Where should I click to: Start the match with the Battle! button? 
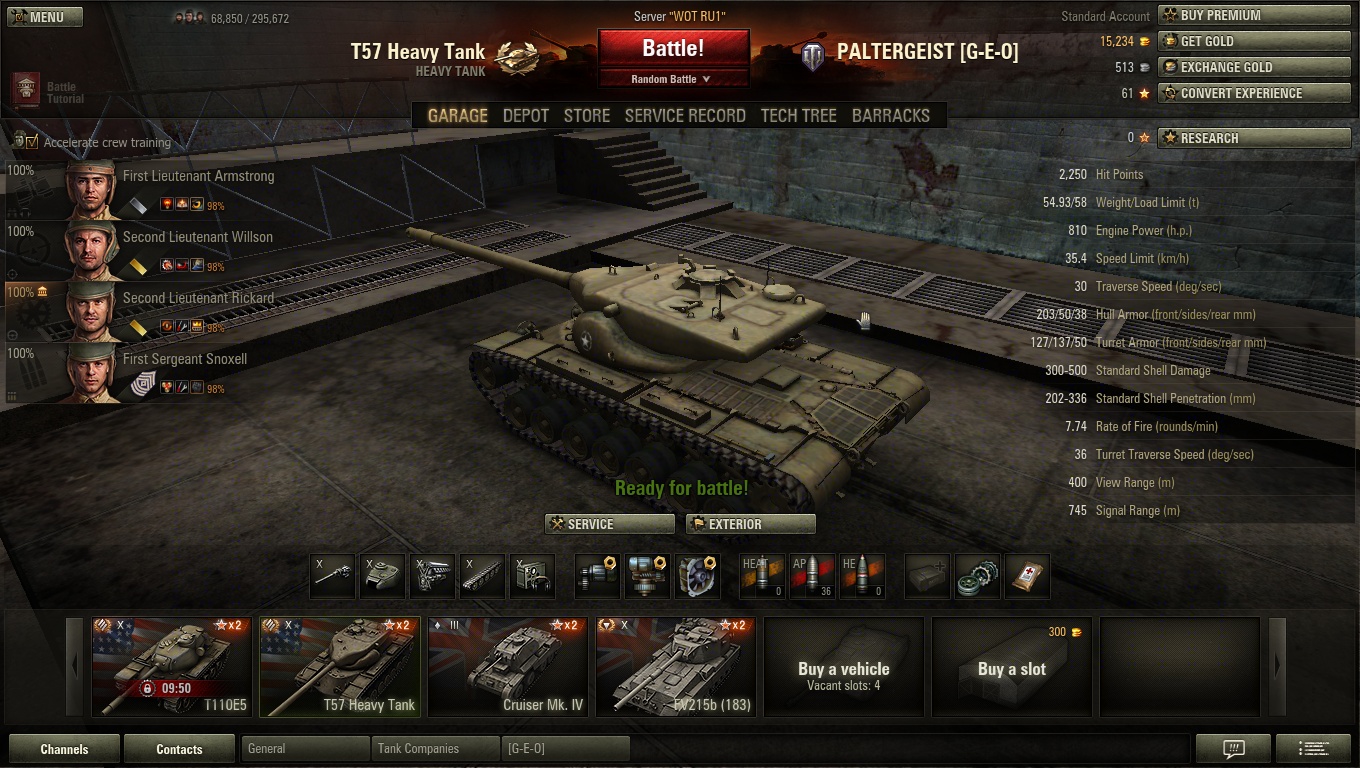[x=673, y=48]
